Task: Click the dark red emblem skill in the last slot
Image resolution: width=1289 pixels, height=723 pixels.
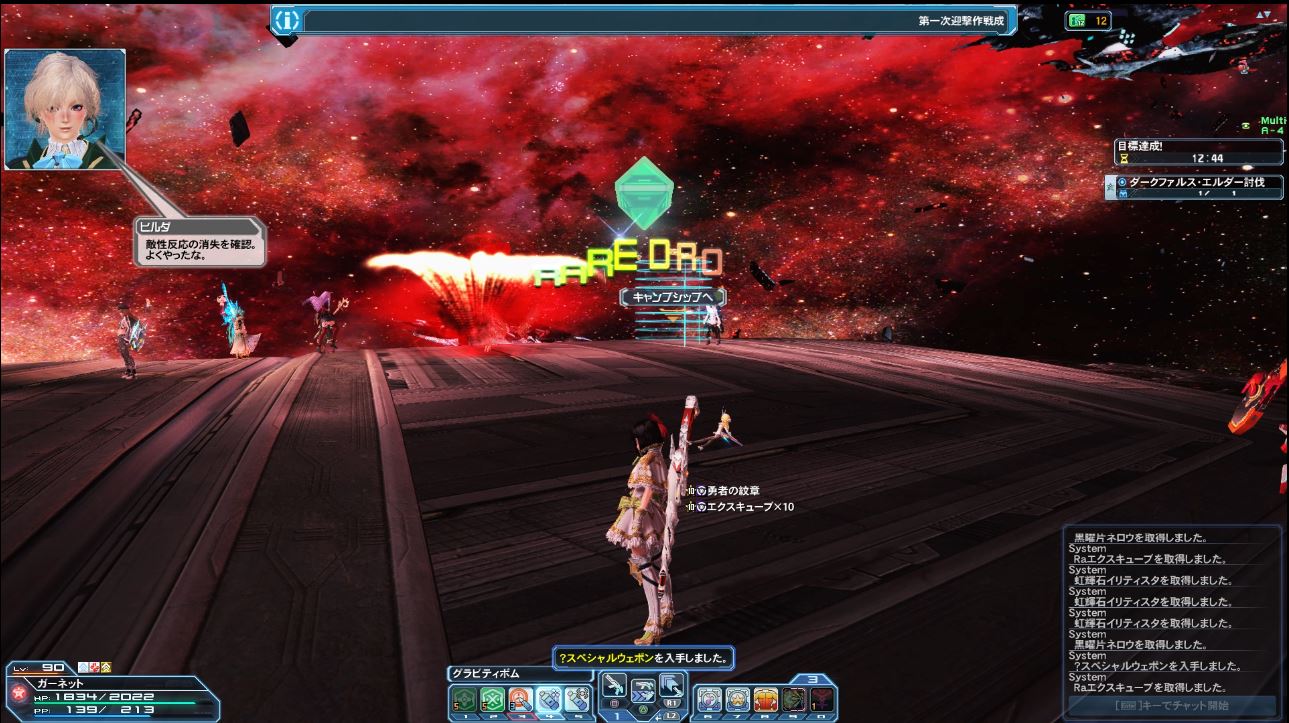Action: pos(821,699)
